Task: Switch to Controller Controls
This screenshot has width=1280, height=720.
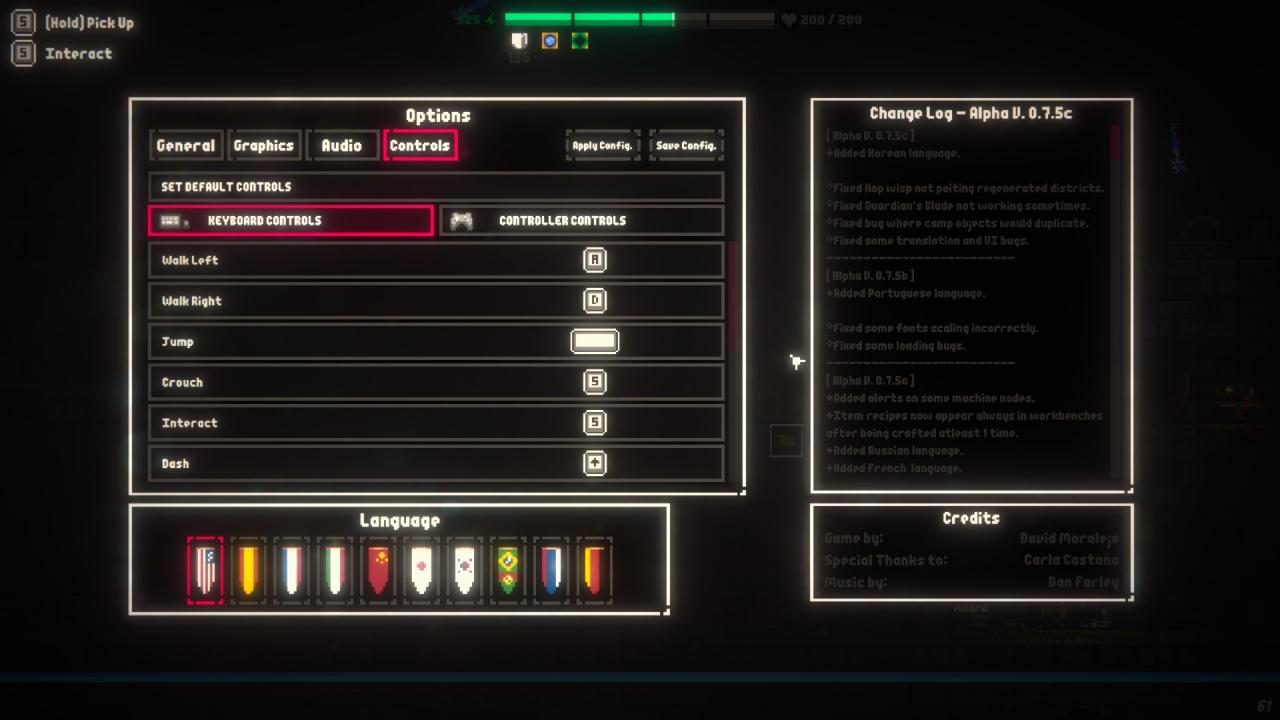Action: click(x=582, y=221)
